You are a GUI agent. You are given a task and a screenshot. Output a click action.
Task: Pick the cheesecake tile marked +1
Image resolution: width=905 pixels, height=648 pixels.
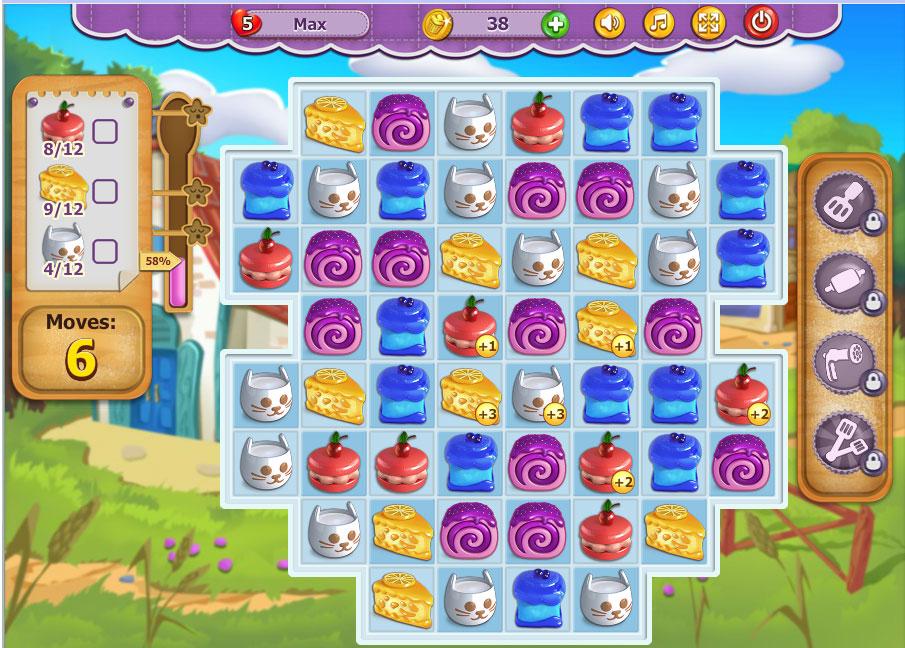pyautogui.click(x=607, y=325)
